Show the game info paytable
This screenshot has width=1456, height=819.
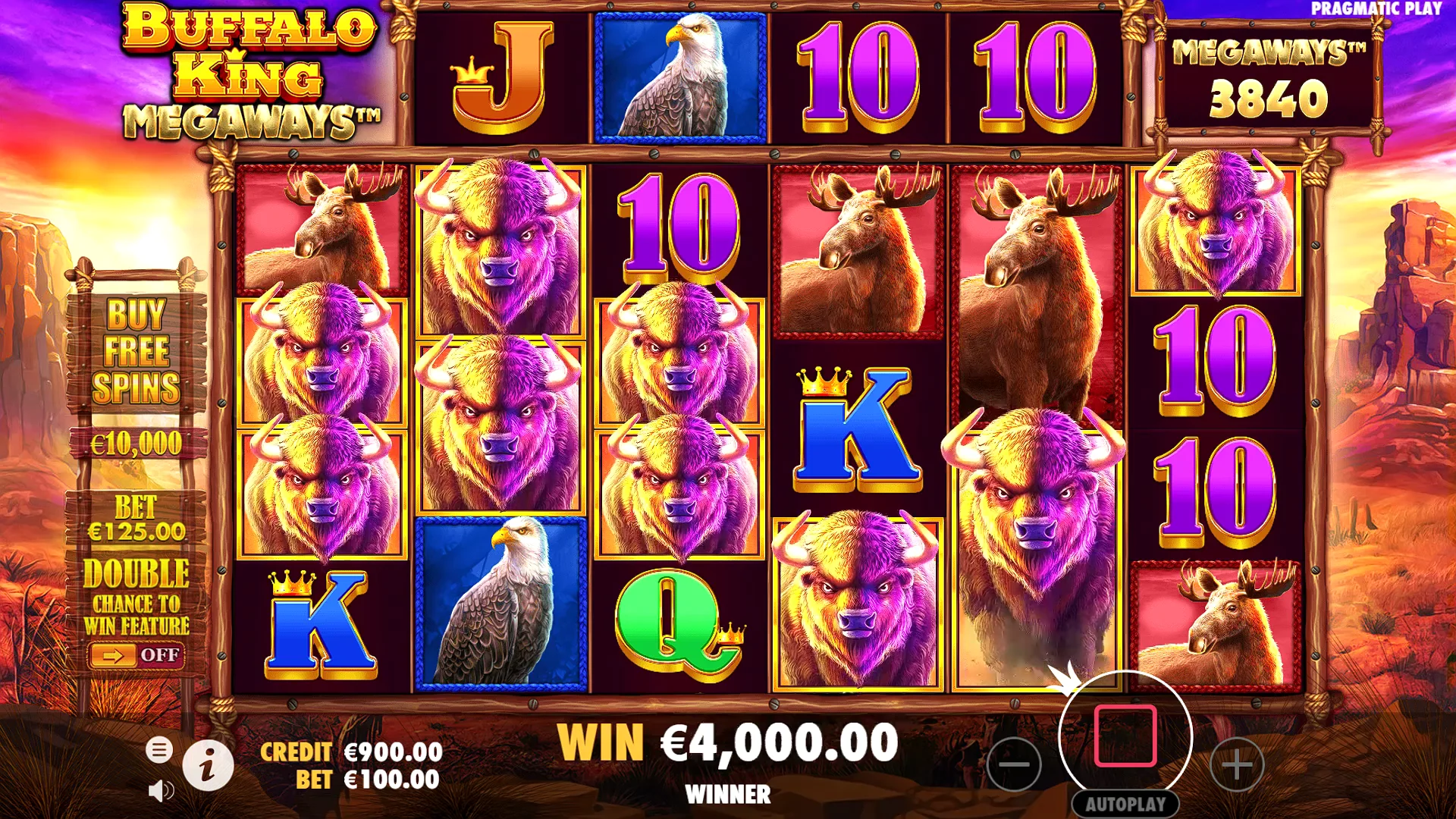(x=208, y=765)
